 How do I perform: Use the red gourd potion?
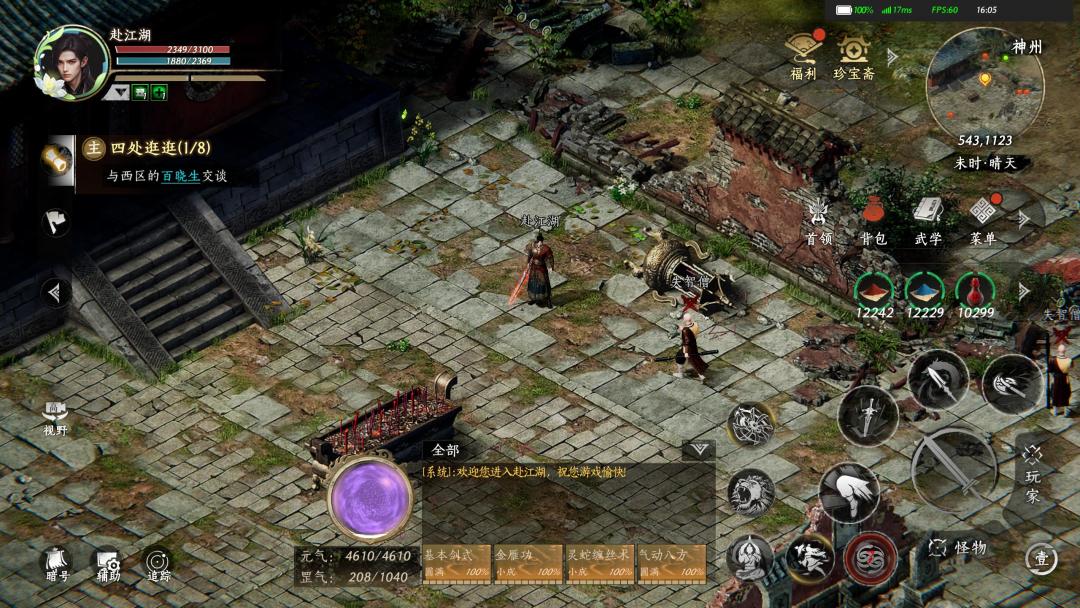pos(975,292)
